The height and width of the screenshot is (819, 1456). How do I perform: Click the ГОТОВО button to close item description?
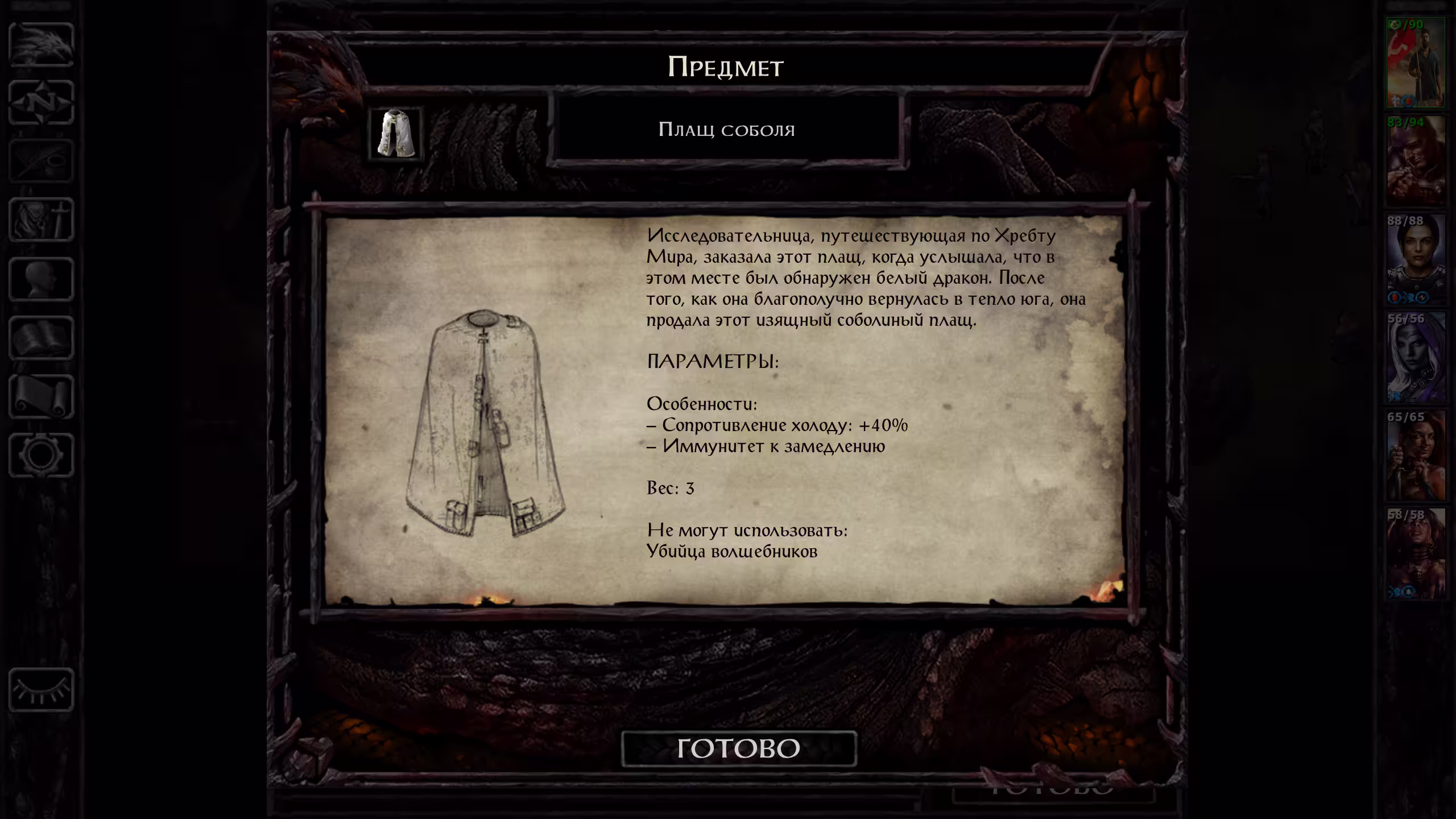738,748
